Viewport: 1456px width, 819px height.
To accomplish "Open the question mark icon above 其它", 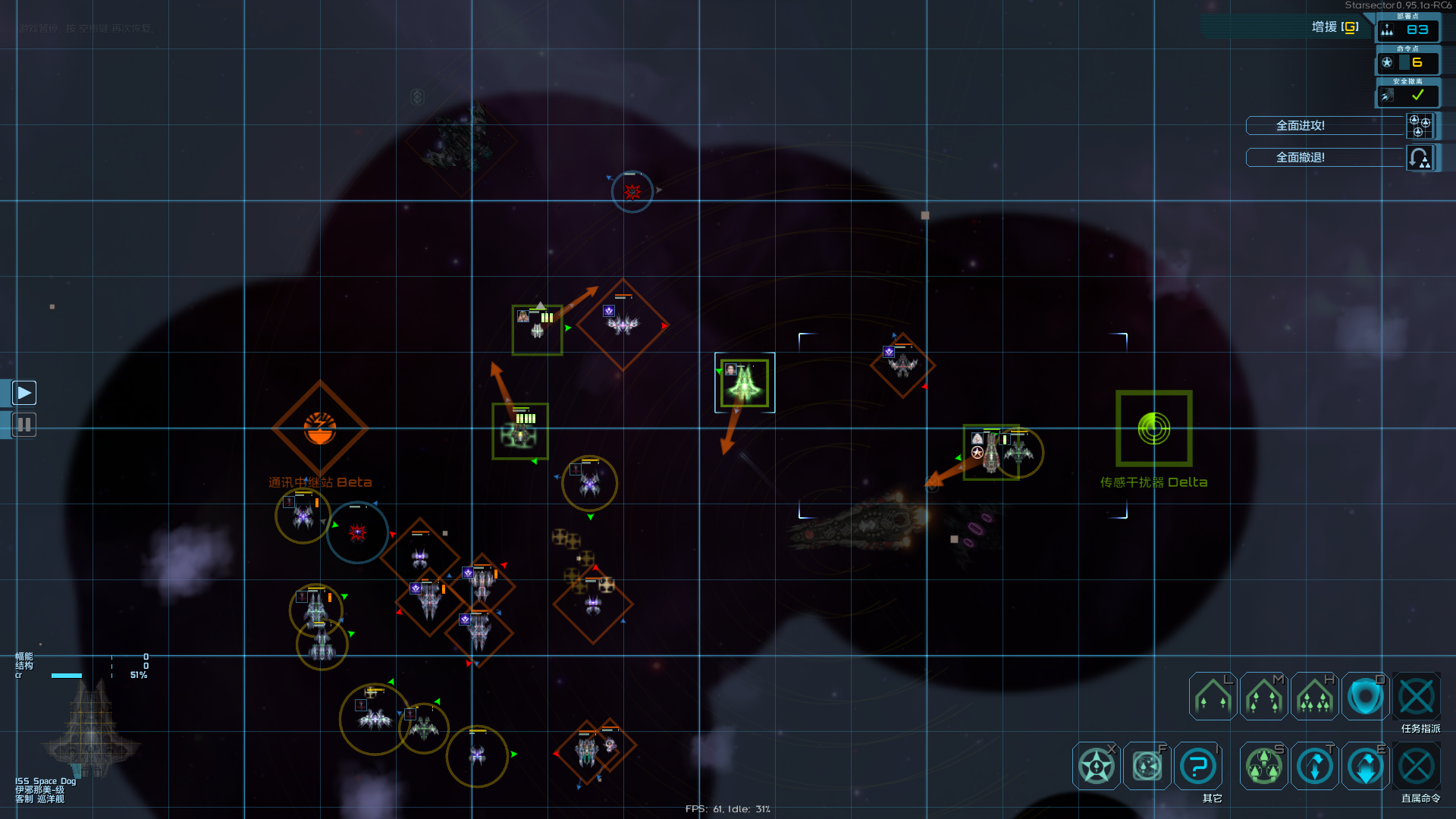I will click(1198, 766).
